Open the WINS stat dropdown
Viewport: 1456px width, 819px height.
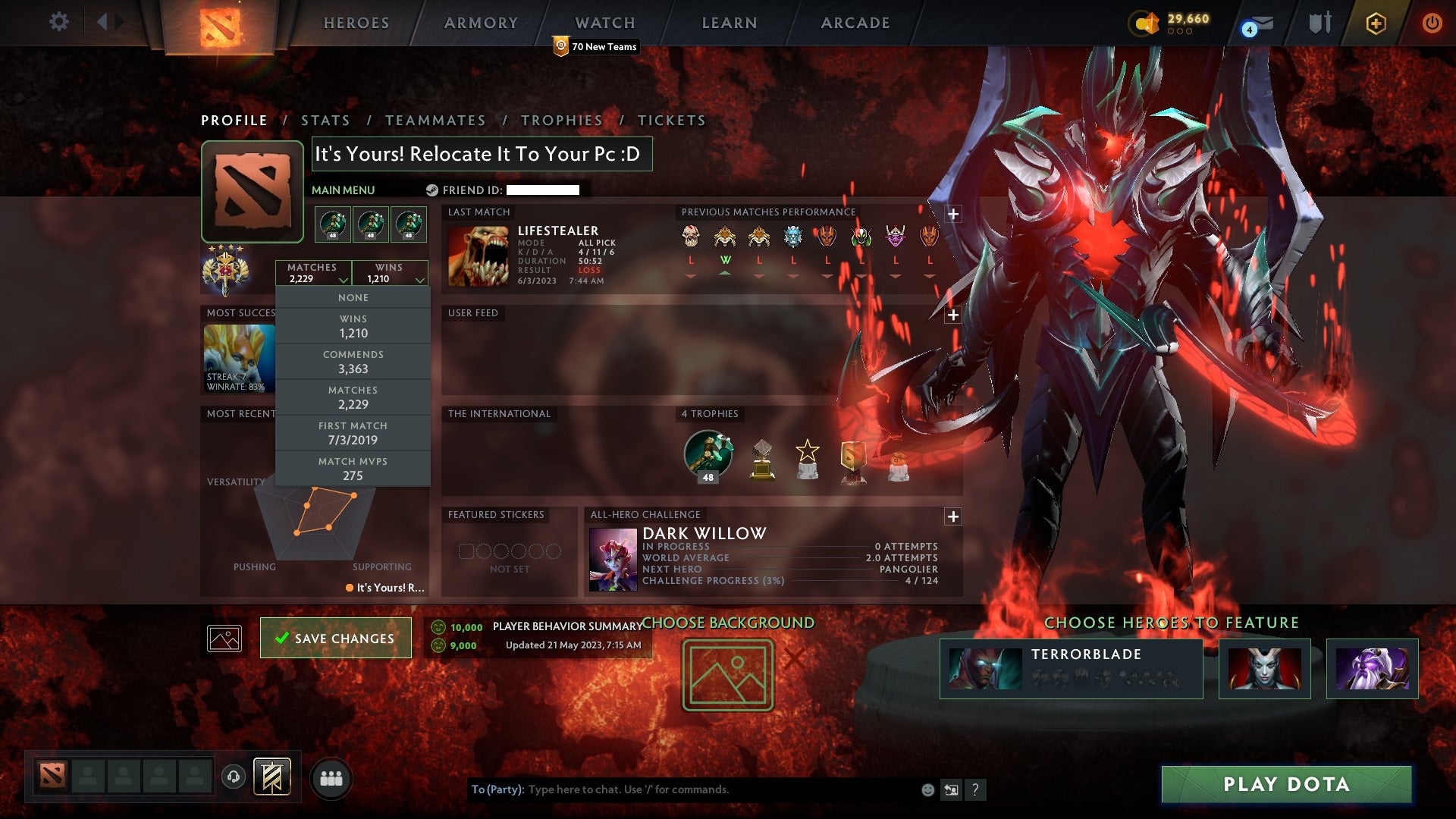coord(389,272)
